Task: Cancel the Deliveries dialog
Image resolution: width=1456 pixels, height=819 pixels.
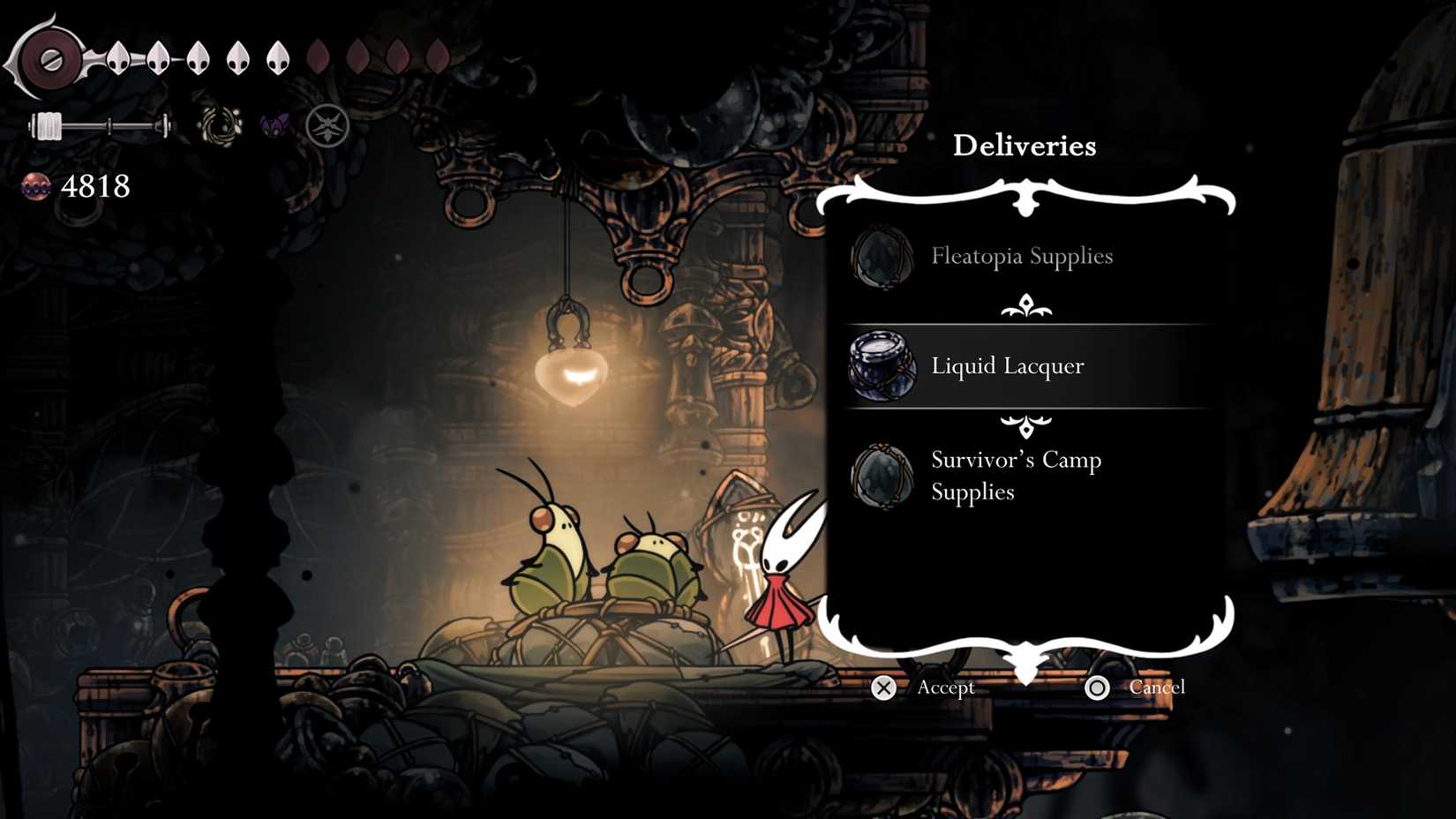Action: pos(1159,688)
